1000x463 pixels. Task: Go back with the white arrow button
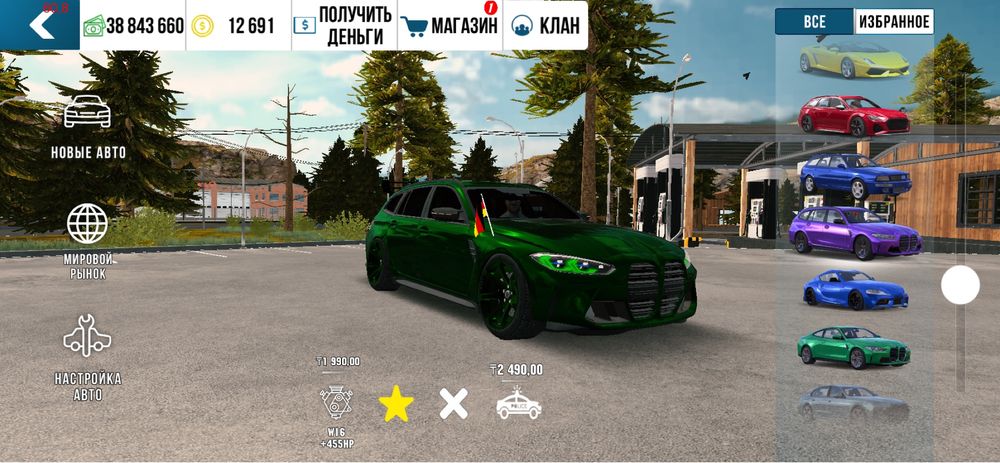[40, 25]
